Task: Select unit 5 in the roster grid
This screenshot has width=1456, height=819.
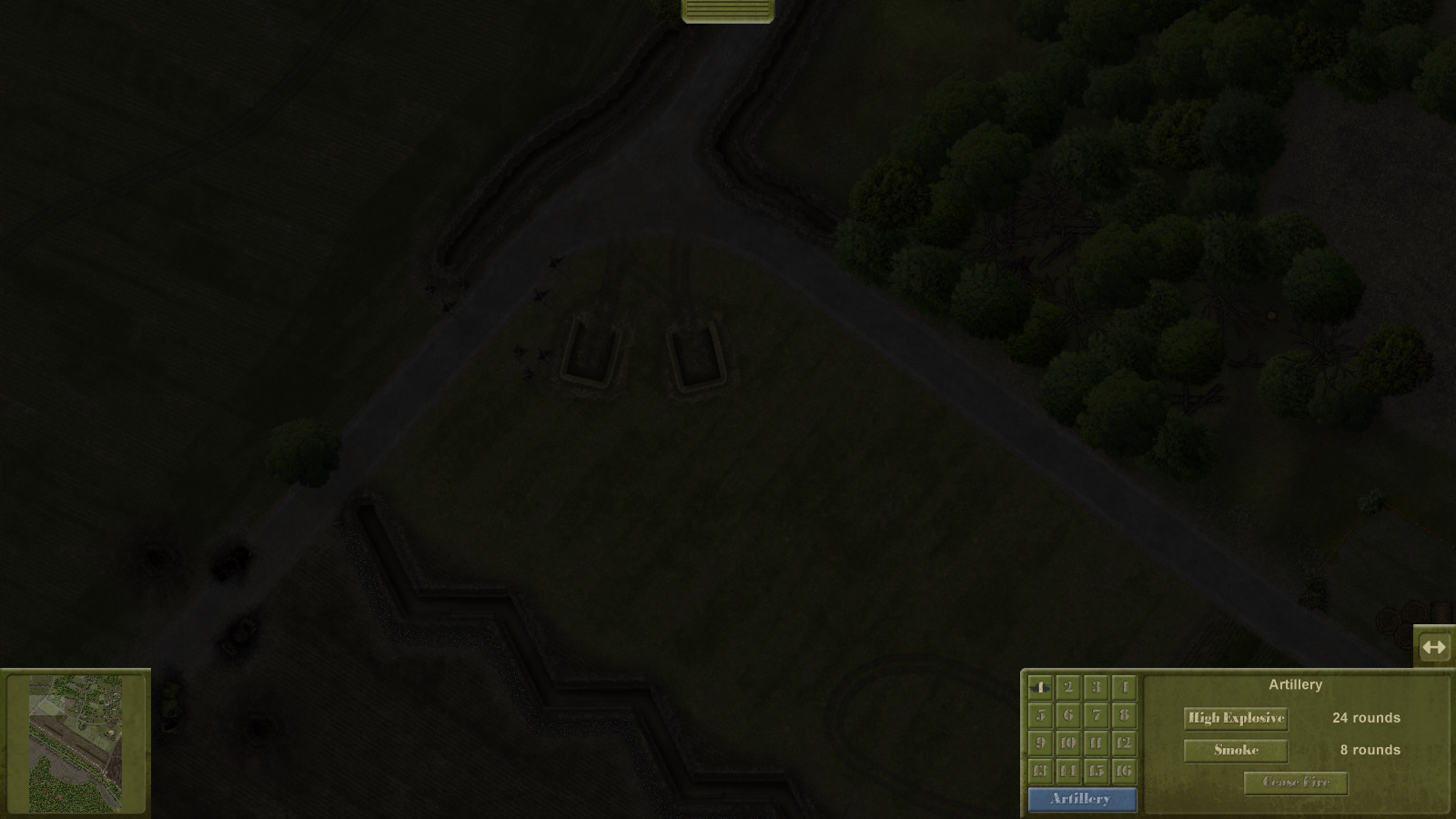Action: pos(1040,716)
